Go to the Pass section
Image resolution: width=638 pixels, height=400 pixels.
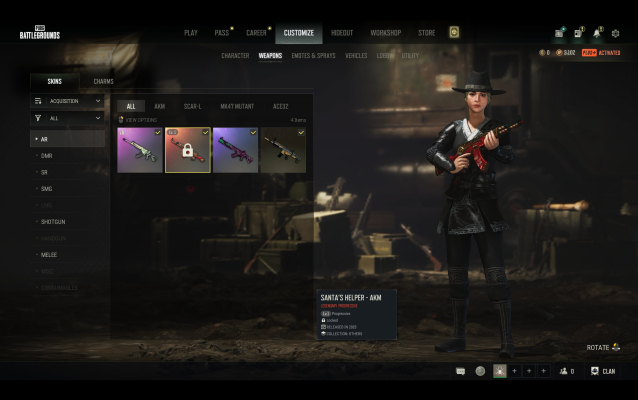point(221,33)
